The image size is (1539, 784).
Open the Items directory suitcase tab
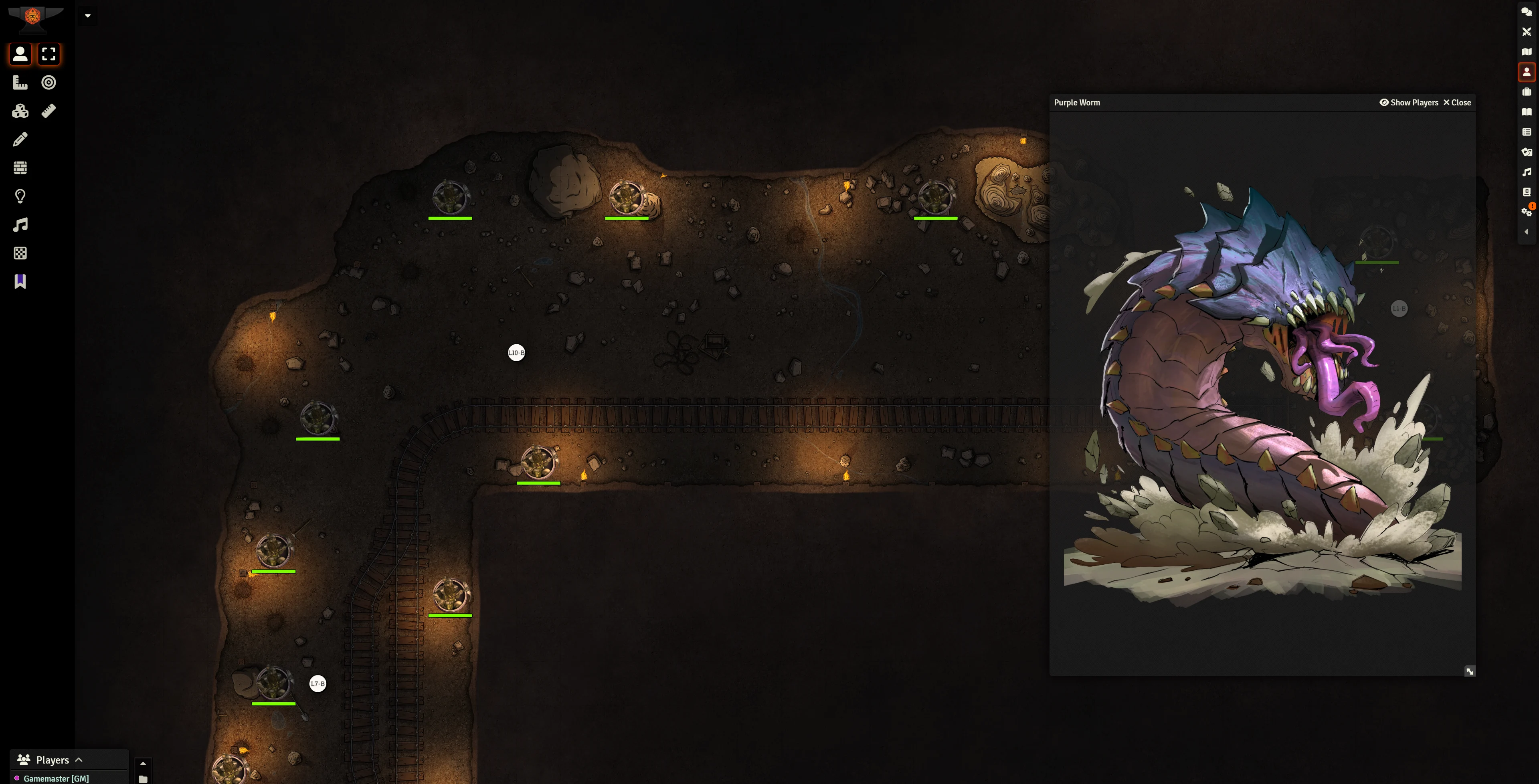pyautogui.click(x=1526, y=92)
